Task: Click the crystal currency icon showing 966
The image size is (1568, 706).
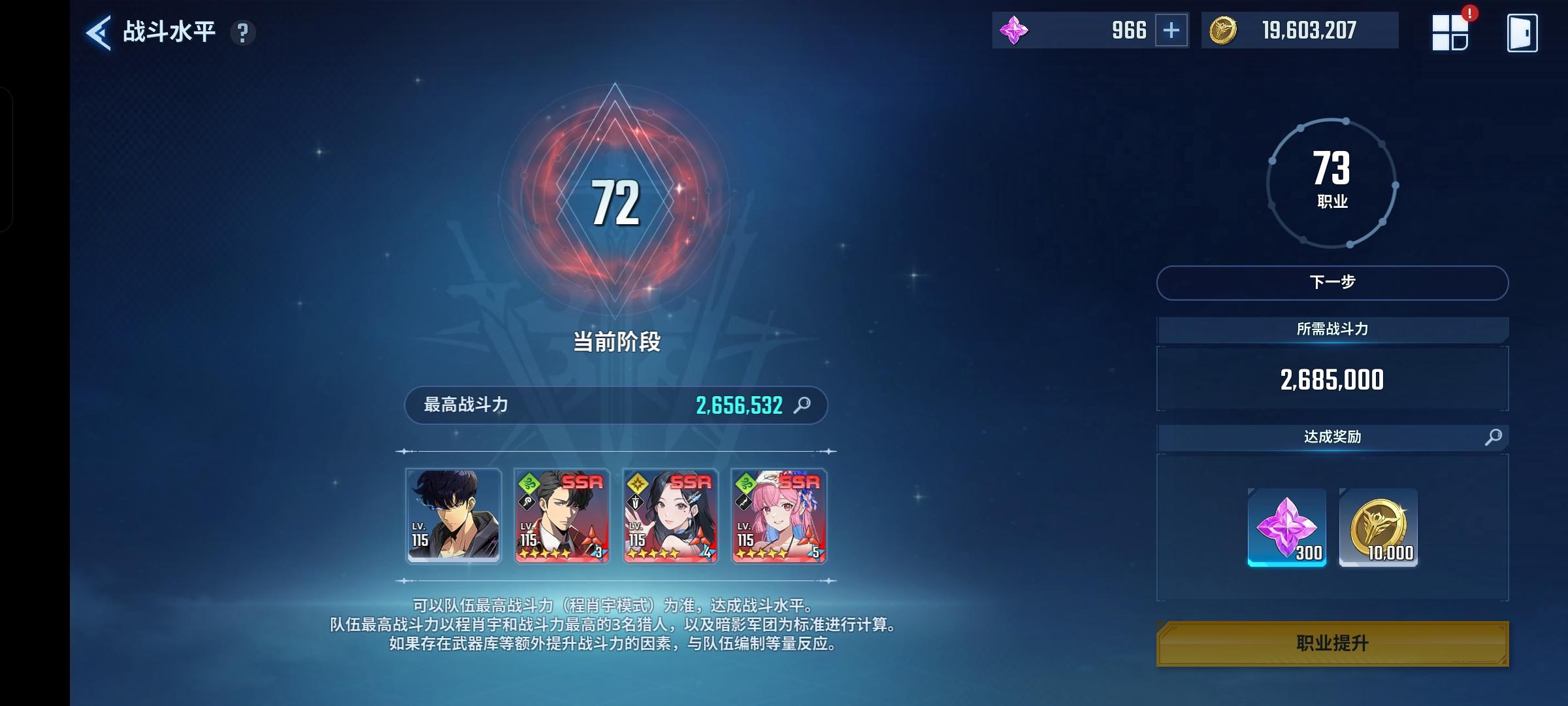Action: coord(1014,29)
